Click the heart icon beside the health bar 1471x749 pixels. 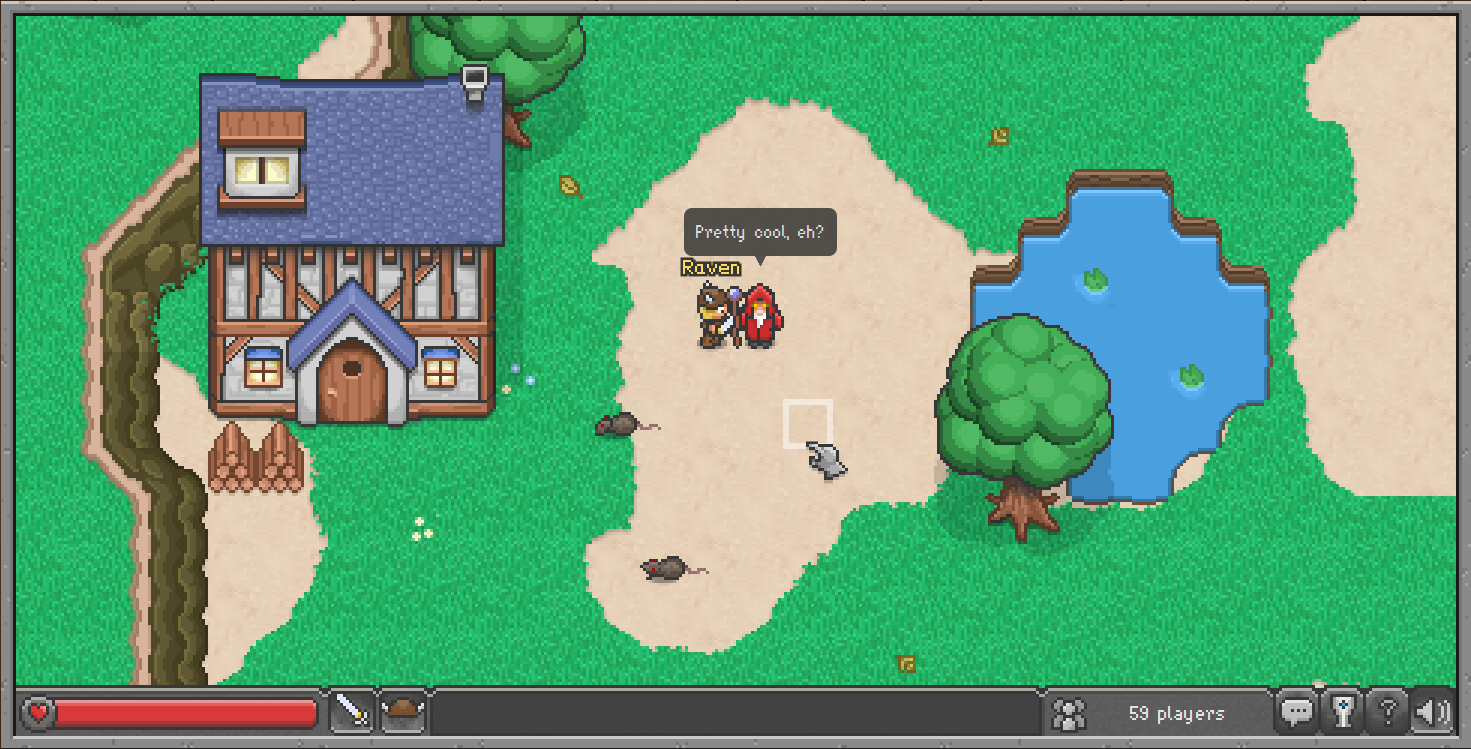pyautogui.click(x=37, y=712)
